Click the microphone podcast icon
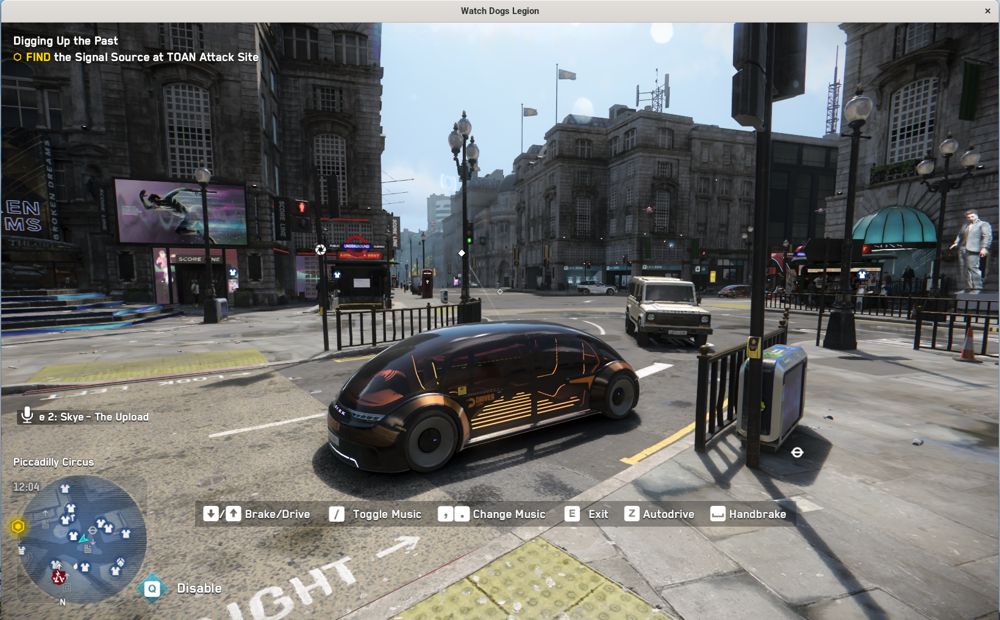The height and width of the screenshot is (620, 1000). (26, 415)
